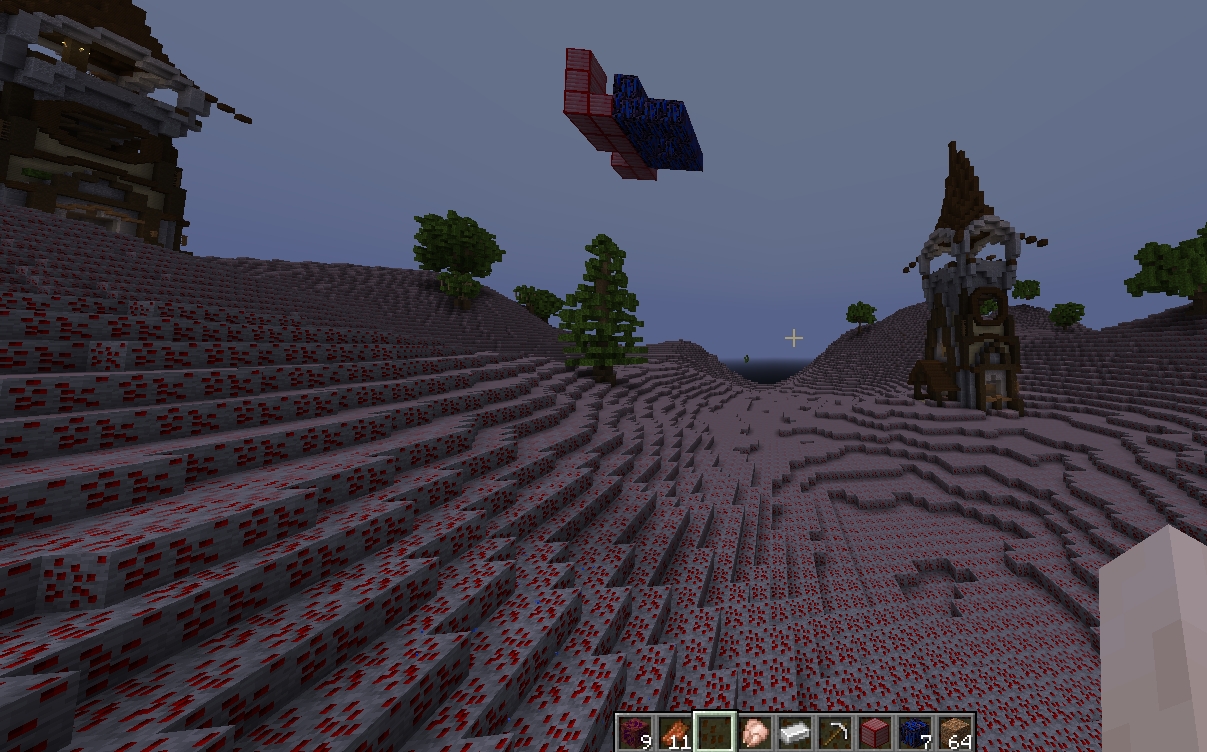Select the dark purple block slot
This screenshot has height=752, width=1207.
click(633, 733)
